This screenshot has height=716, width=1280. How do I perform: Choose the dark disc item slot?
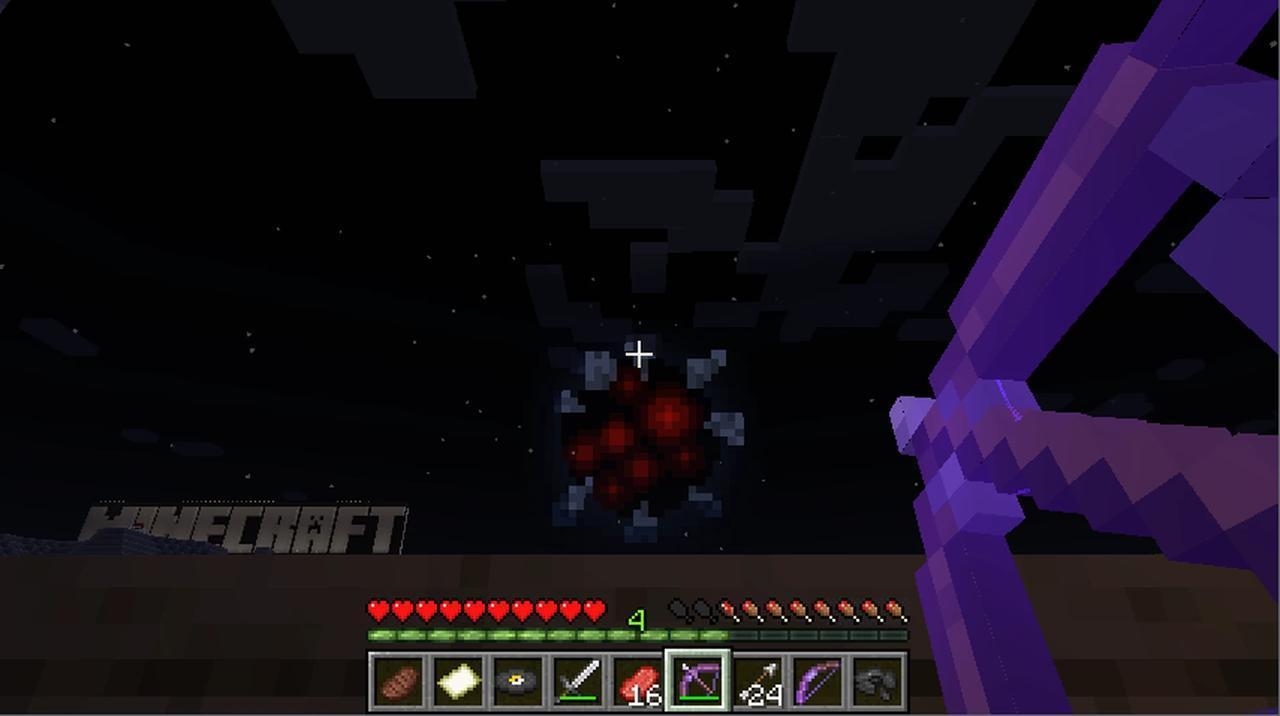[x=519, y=681]
